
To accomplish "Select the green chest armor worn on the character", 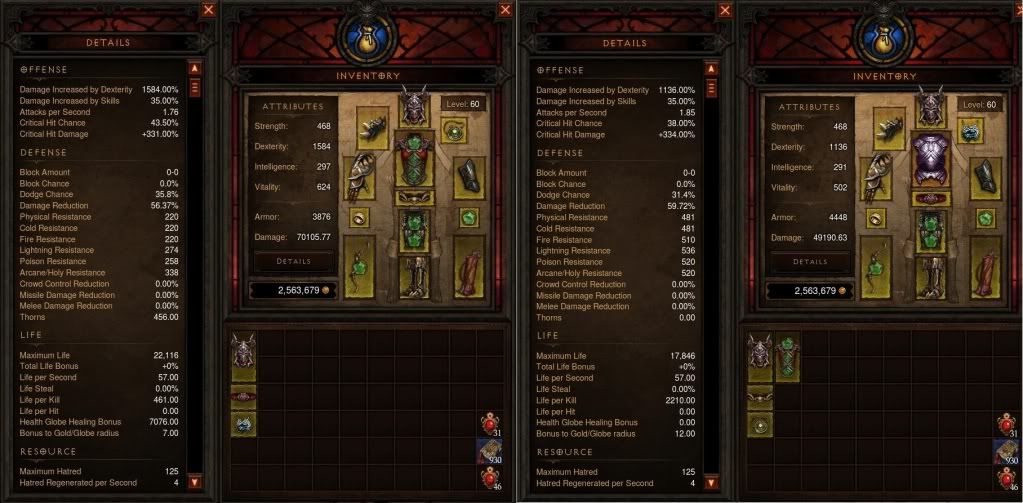I will click(x=412, y=160).
